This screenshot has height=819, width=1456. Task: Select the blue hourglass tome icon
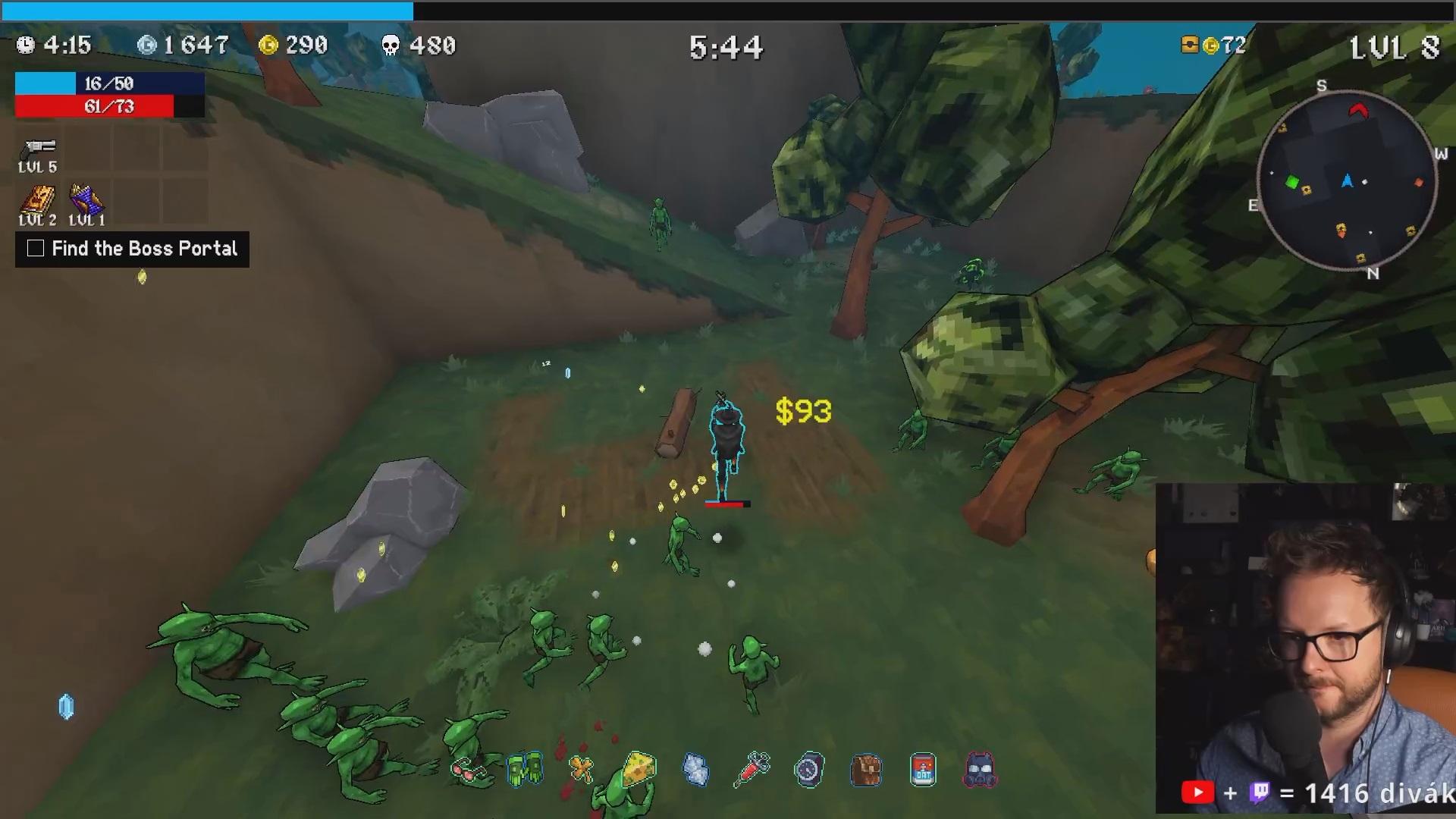tap(86, 201)
